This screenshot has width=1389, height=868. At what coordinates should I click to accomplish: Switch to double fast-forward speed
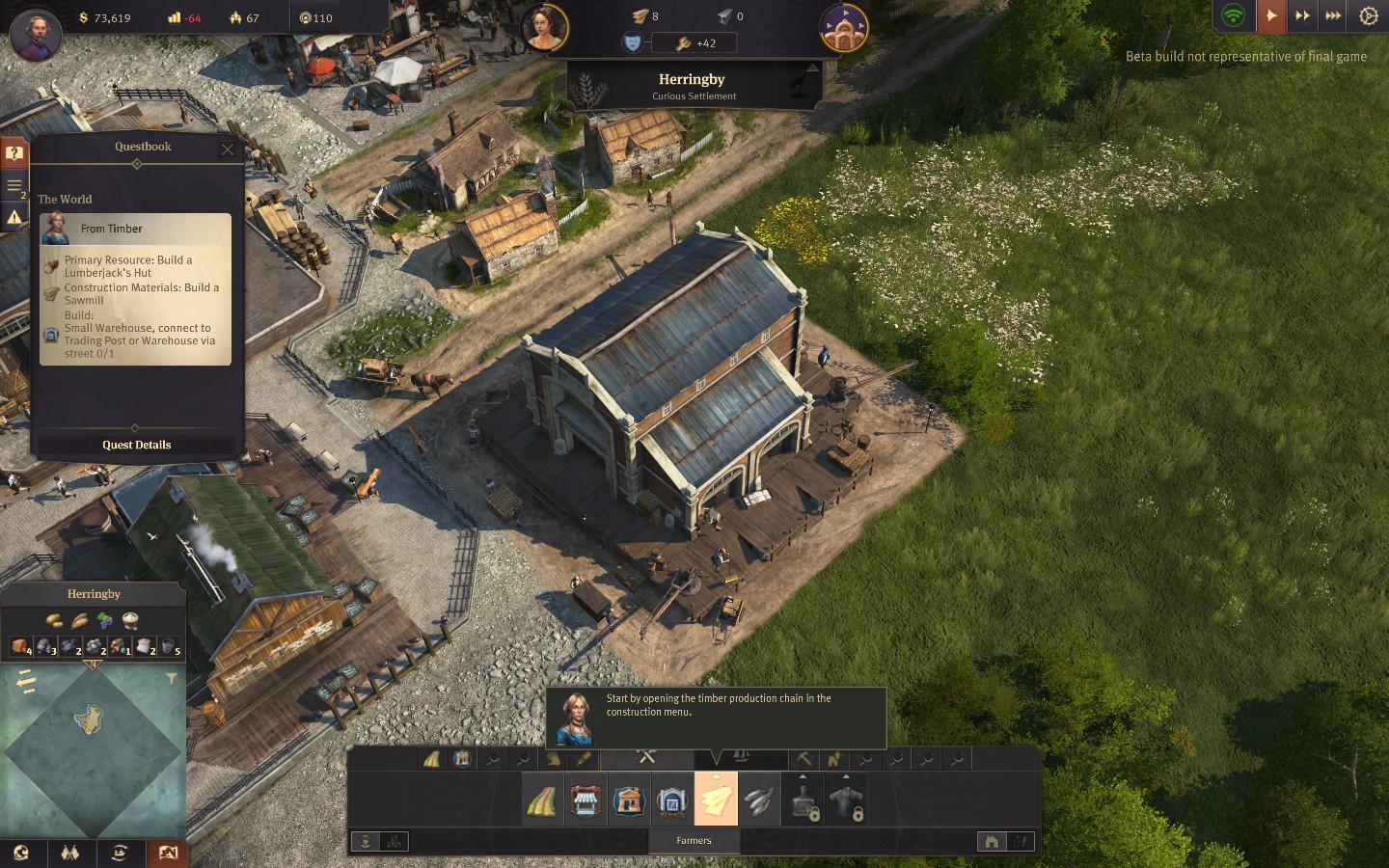click(x=1302, y=15)
